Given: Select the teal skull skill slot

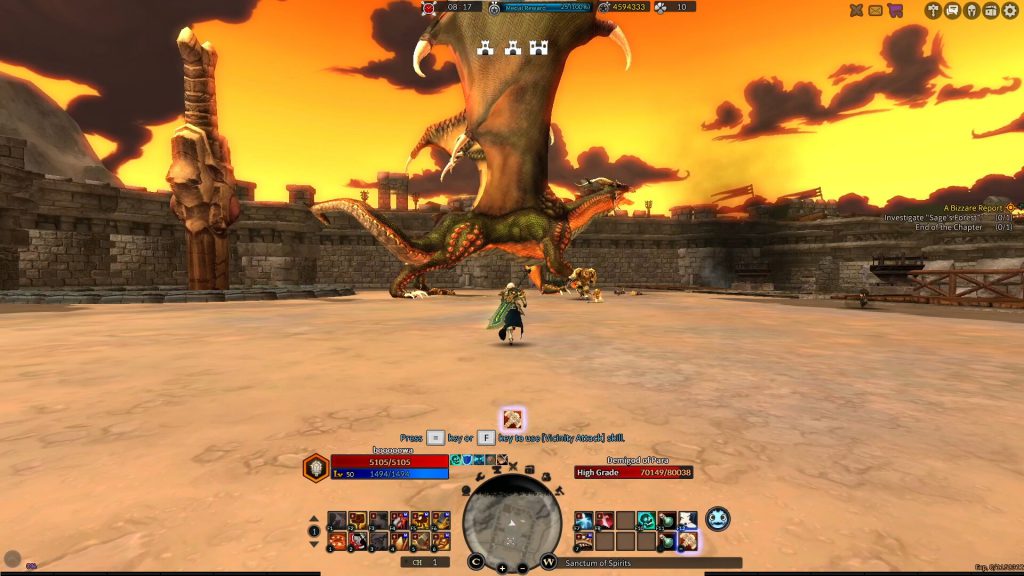Looking at the screenshot, I should click(646, 520).
